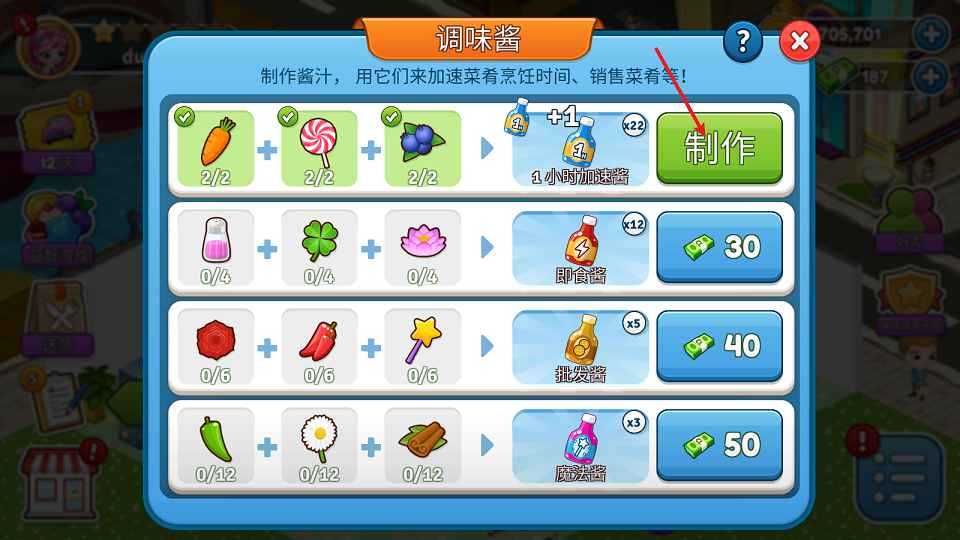960x540 pixels.
Task: Tap the pink lotus flower ingredient
Action: (423, 247)
